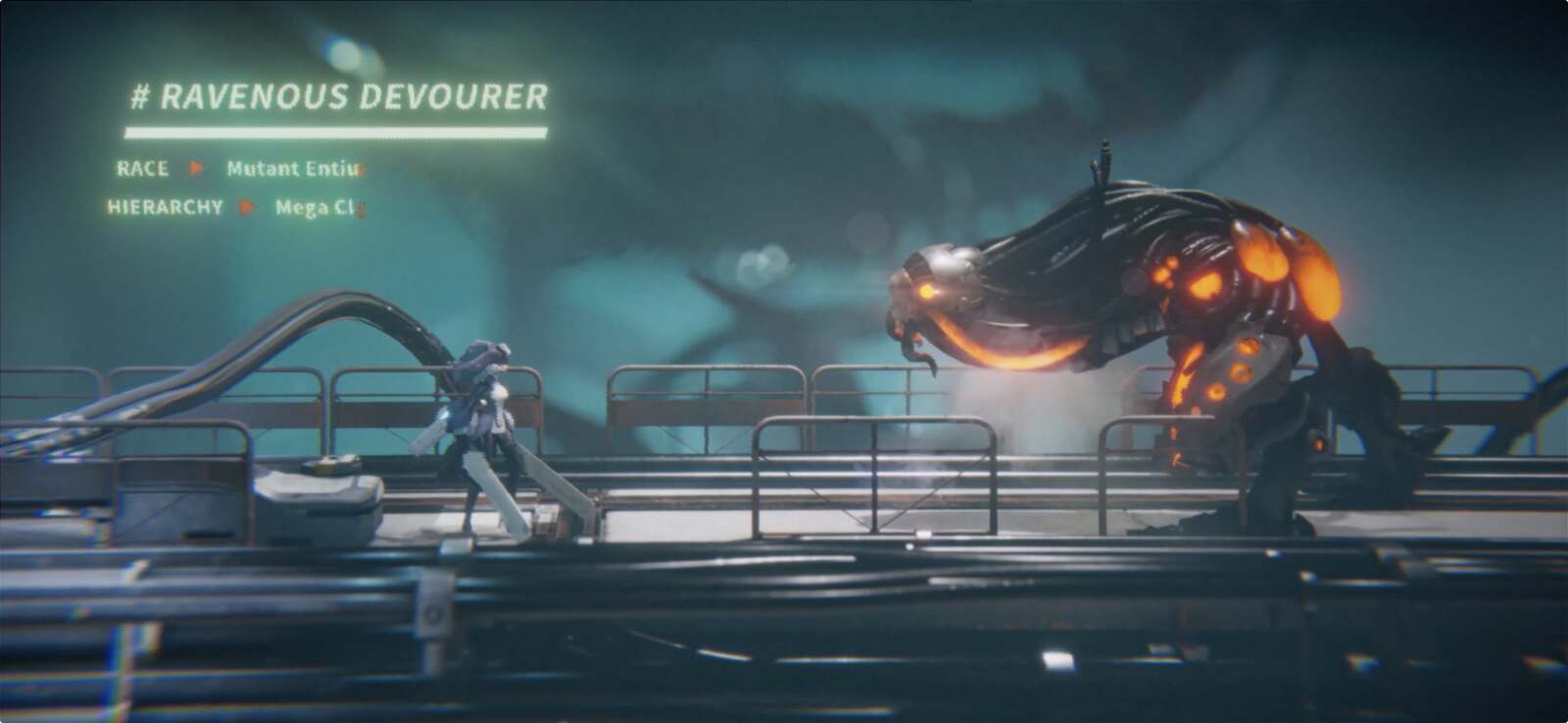The image size is (1568, 723).
Task: Click the RACE label
Action: [x=144, y=169]
